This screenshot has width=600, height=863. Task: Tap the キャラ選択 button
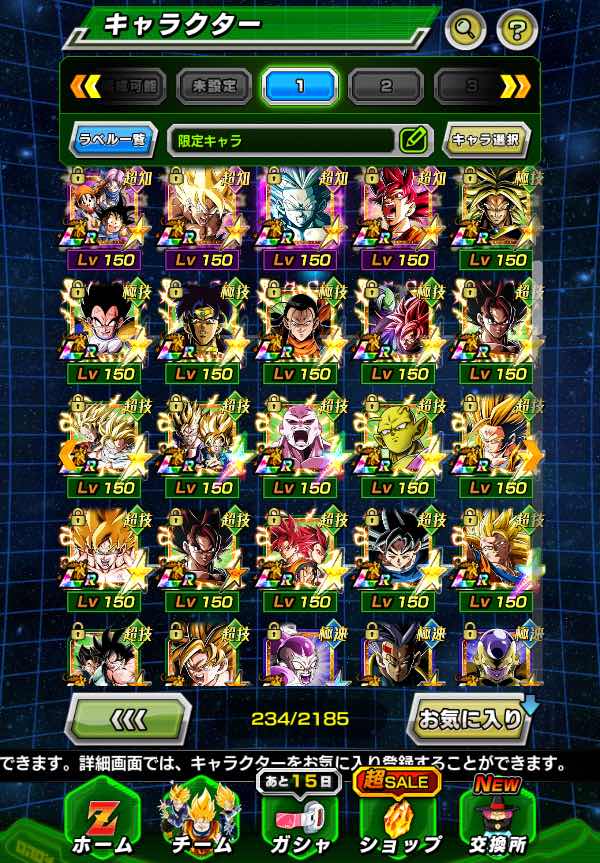[x=486, y=140]
